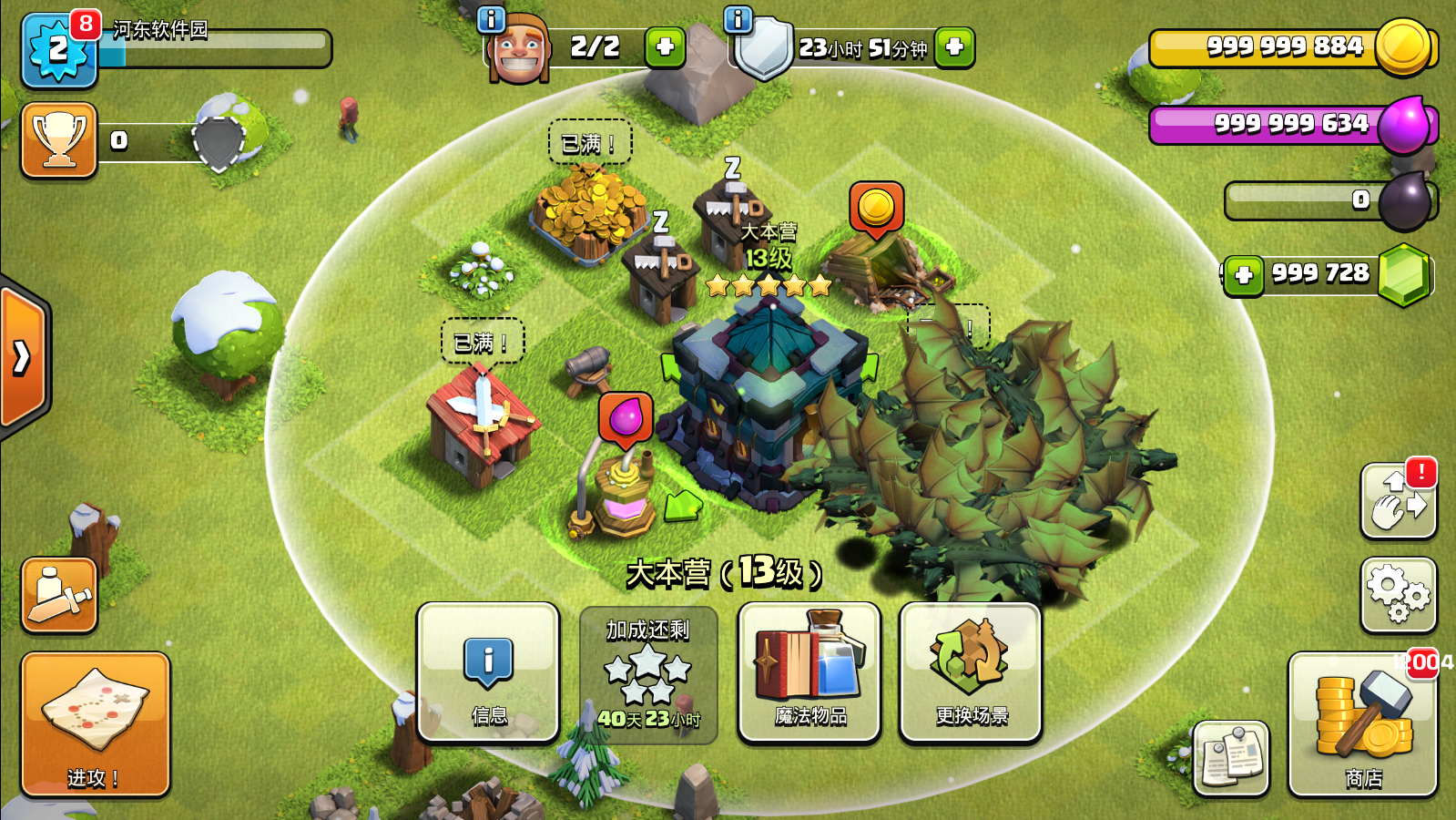Open the trophy league button
Viewport: 1456px width, 820px height.
59,140
